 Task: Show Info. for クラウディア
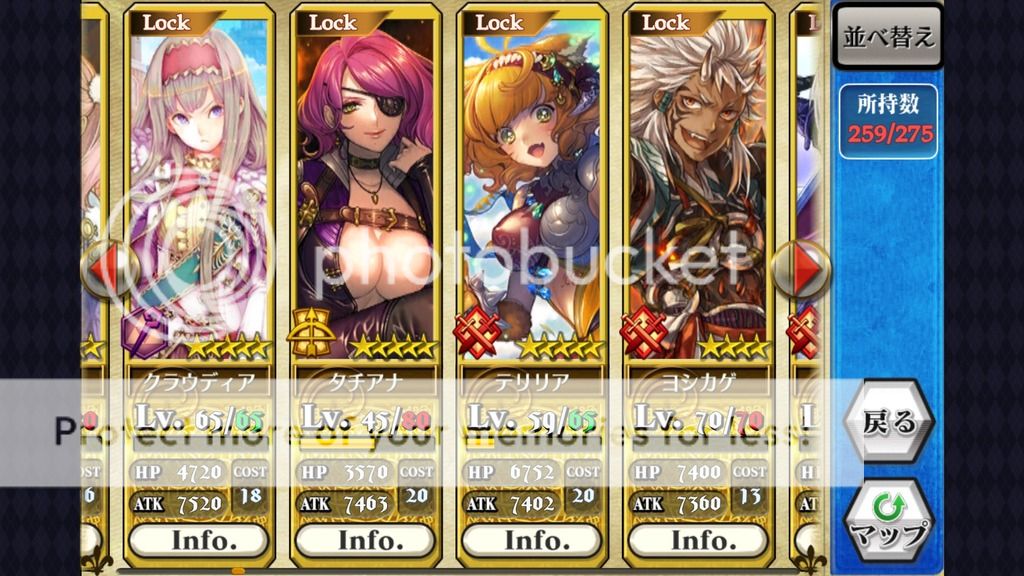200,540
